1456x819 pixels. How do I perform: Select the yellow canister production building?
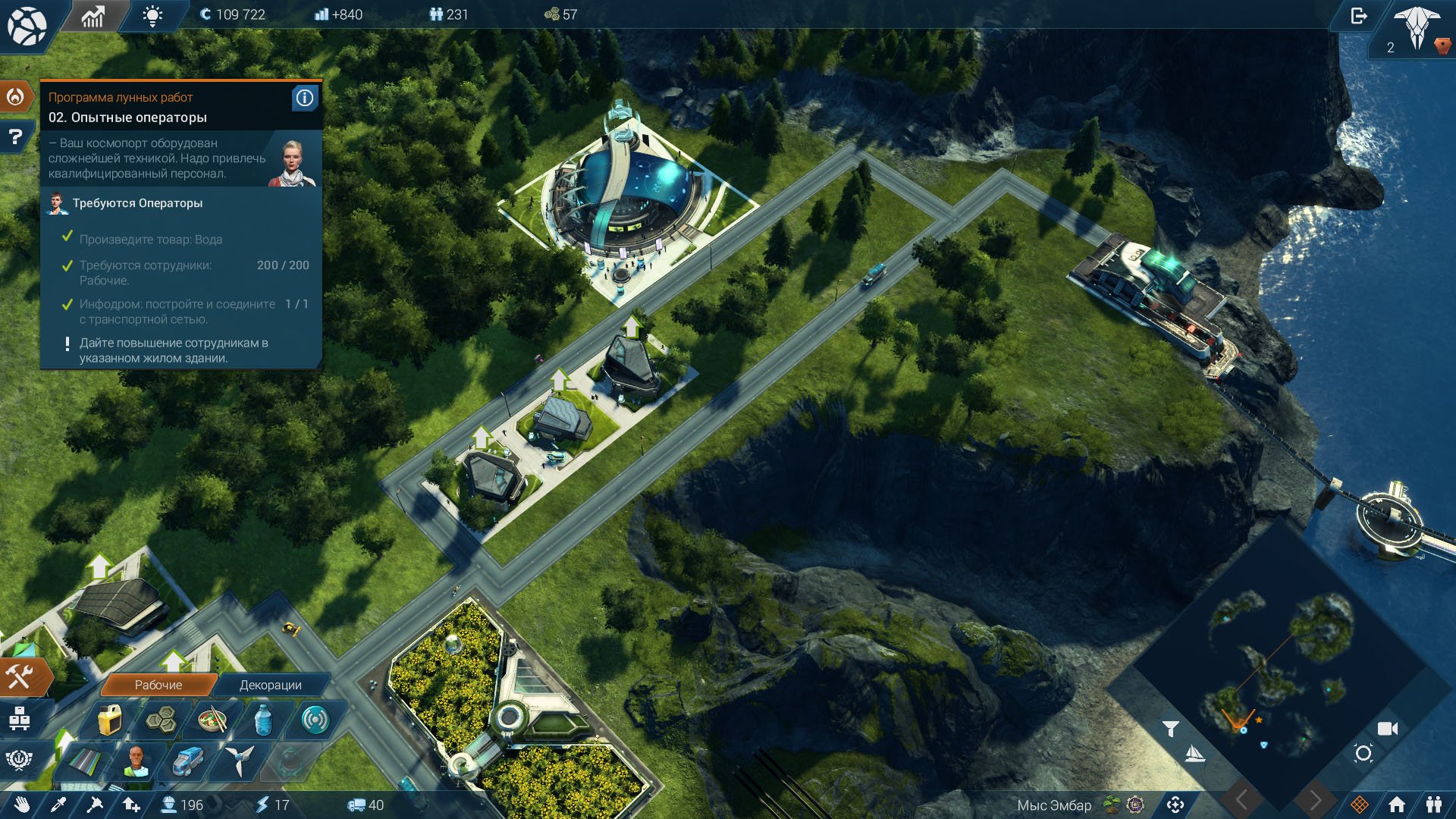coord(110,720)
